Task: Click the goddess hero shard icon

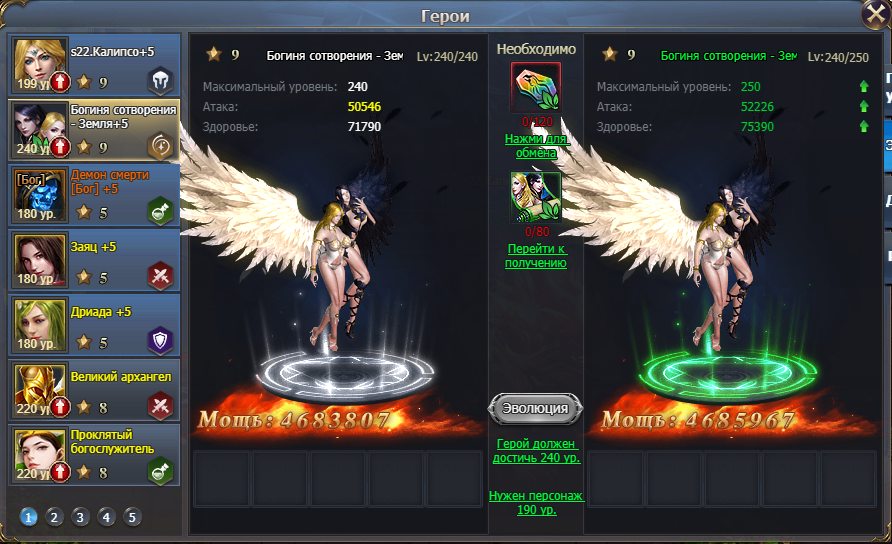Action: (536, 197)
